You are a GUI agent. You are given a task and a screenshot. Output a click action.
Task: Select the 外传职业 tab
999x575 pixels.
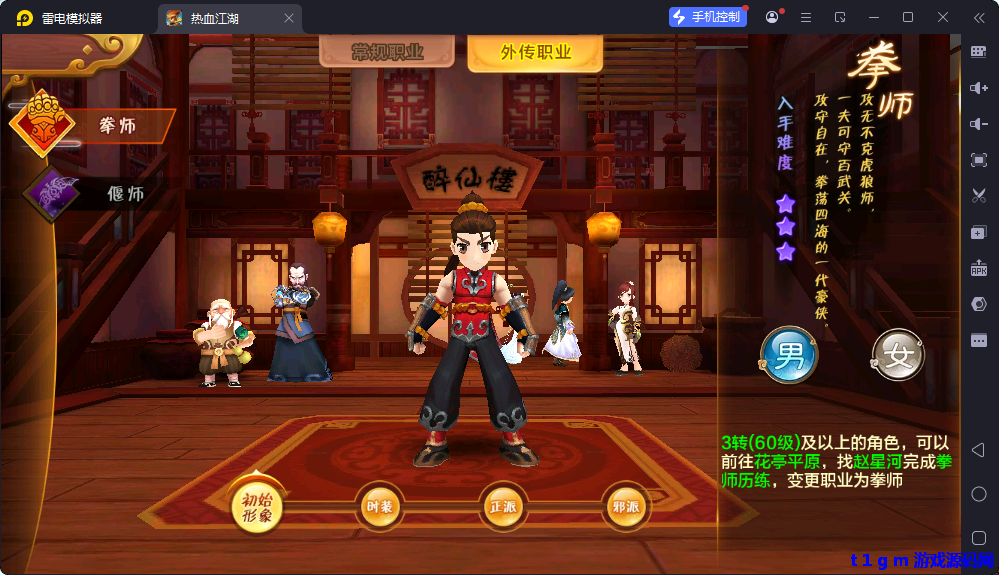click(x=535, y=52)
